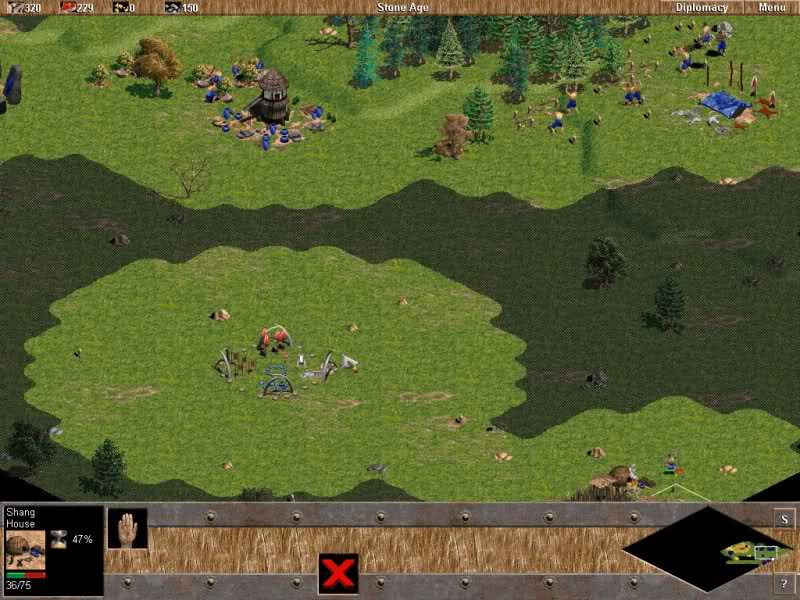The height and width of the screenshot is (600, 800).
Task: Cancel with the red X button
Action: (338, 574)
